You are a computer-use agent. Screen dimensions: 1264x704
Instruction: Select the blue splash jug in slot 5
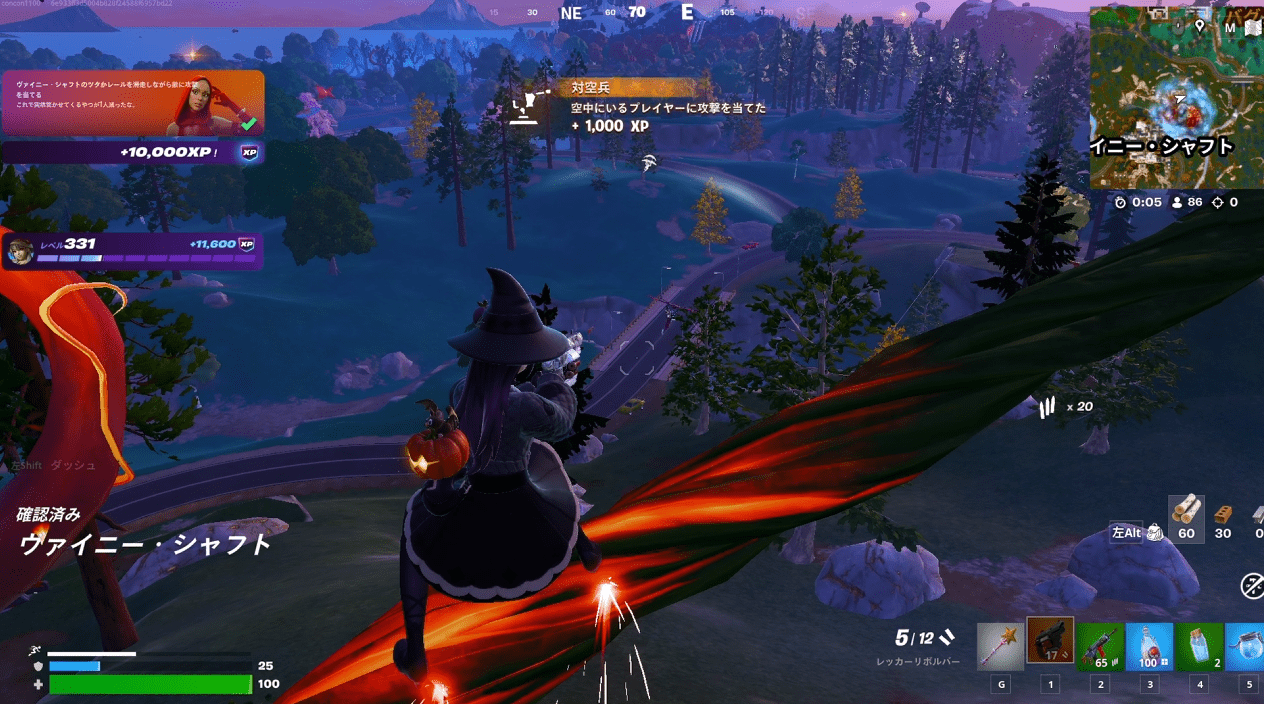1246,646
